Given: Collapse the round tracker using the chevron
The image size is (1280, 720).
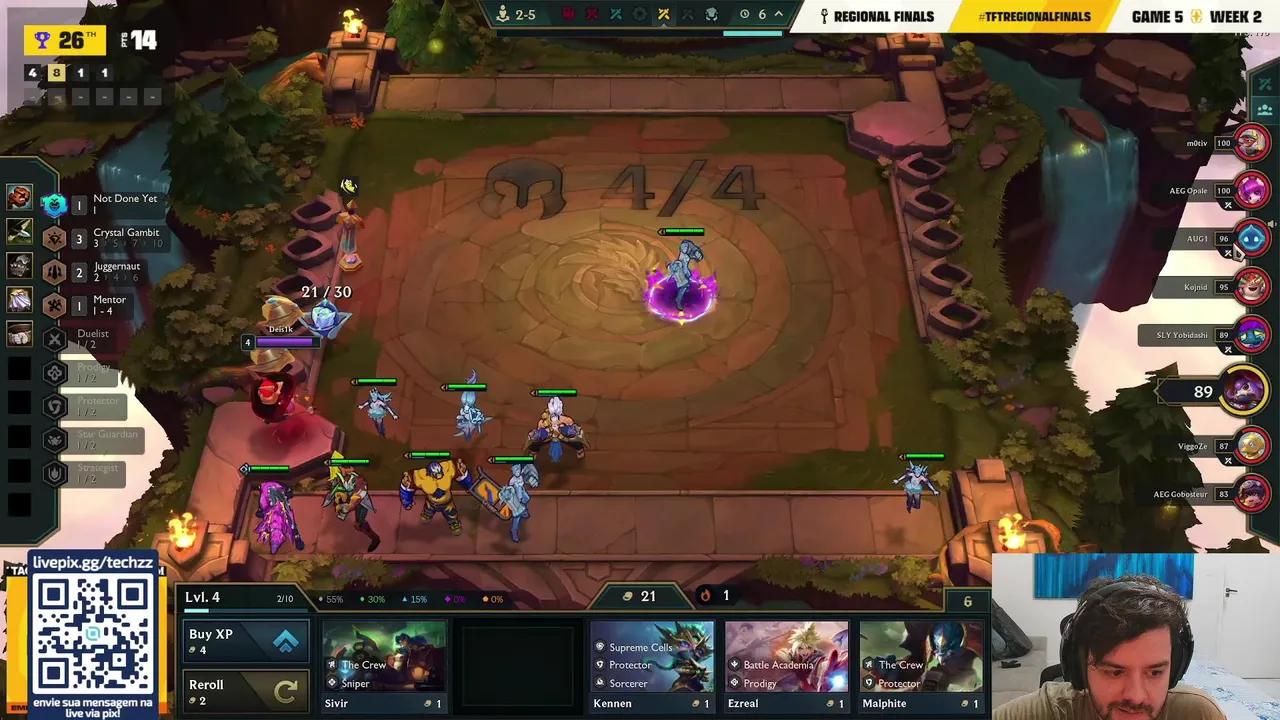Looking at the screenshot, I should click(x=778, y=15).
